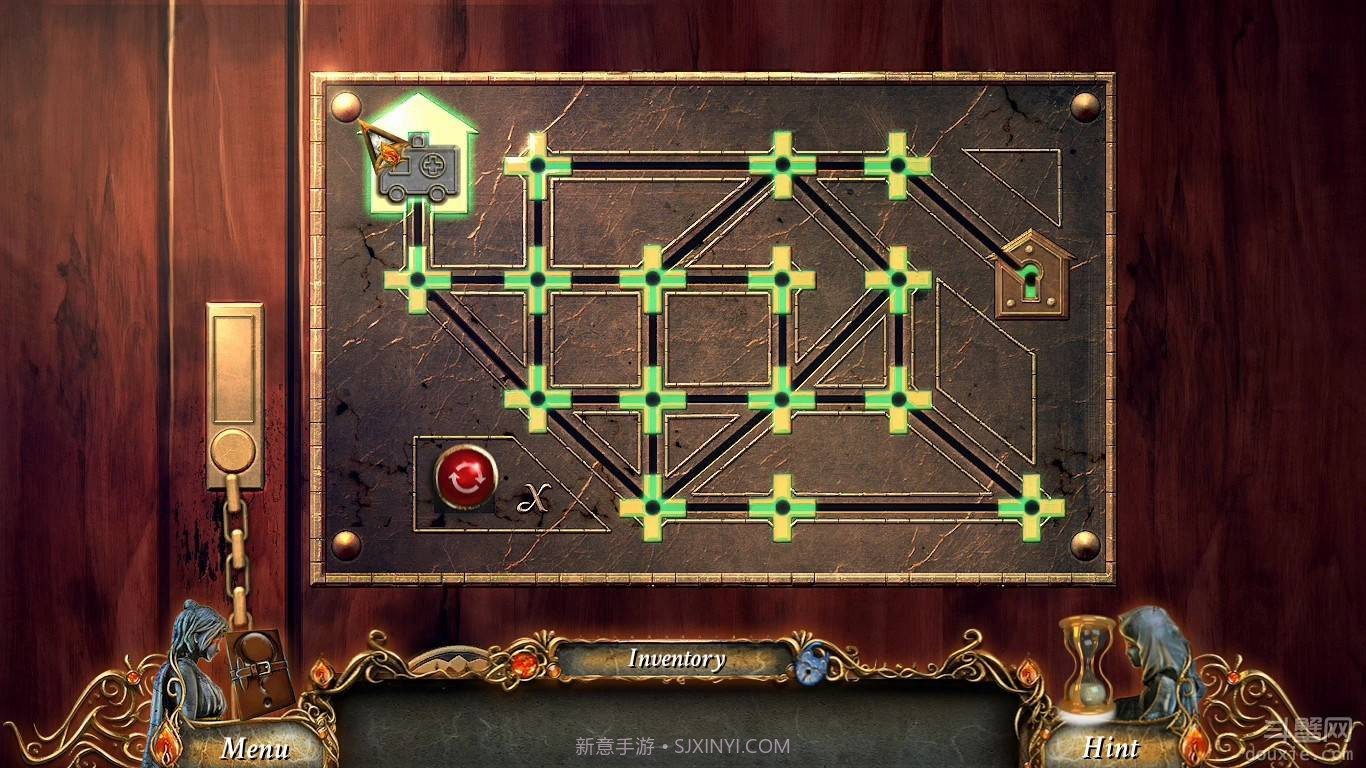Click the door handle plate left of the puzzle

tap(237, 390)
